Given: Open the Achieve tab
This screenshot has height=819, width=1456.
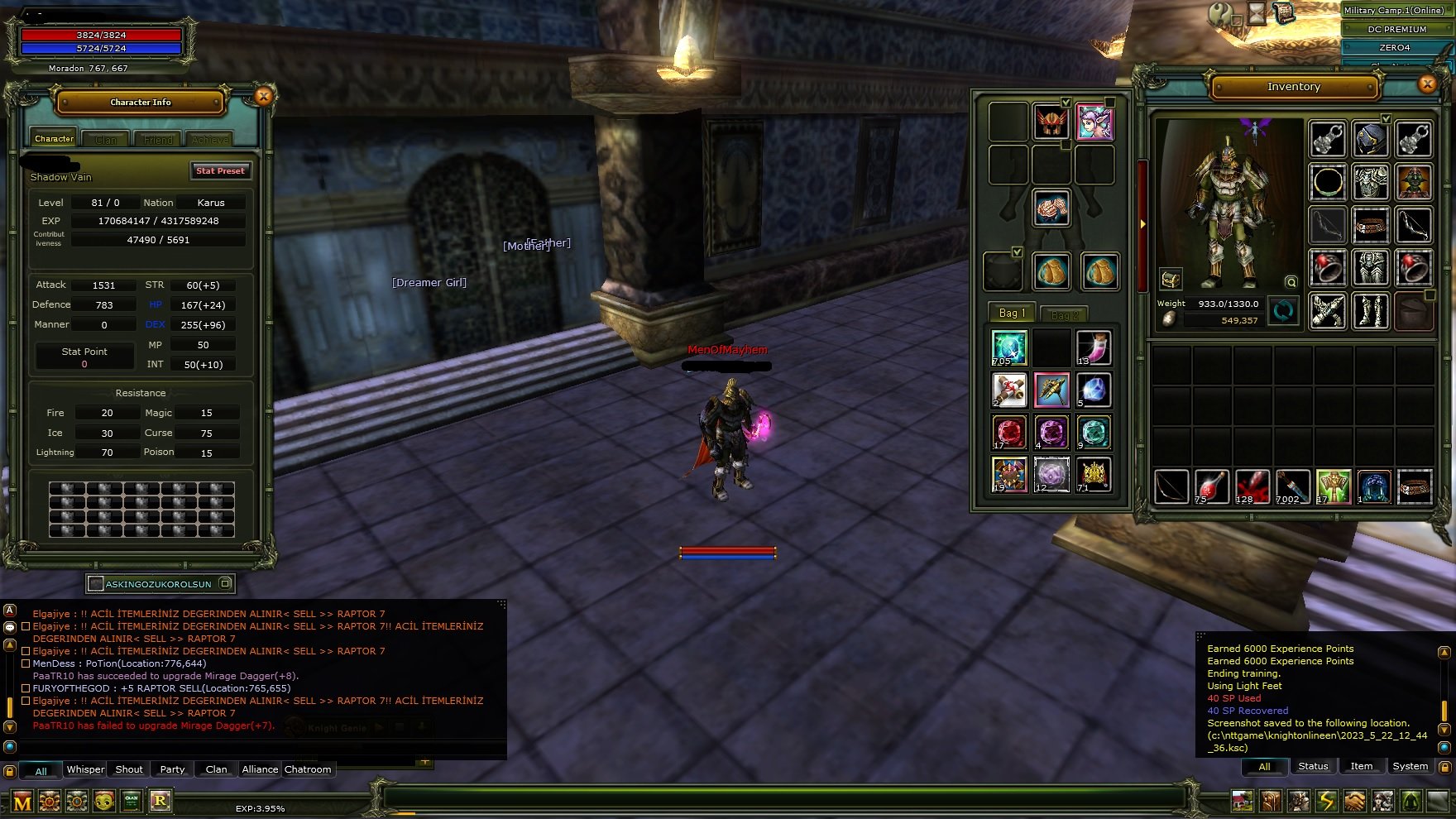Looking at the screenshot, I should tap(210, 140).
